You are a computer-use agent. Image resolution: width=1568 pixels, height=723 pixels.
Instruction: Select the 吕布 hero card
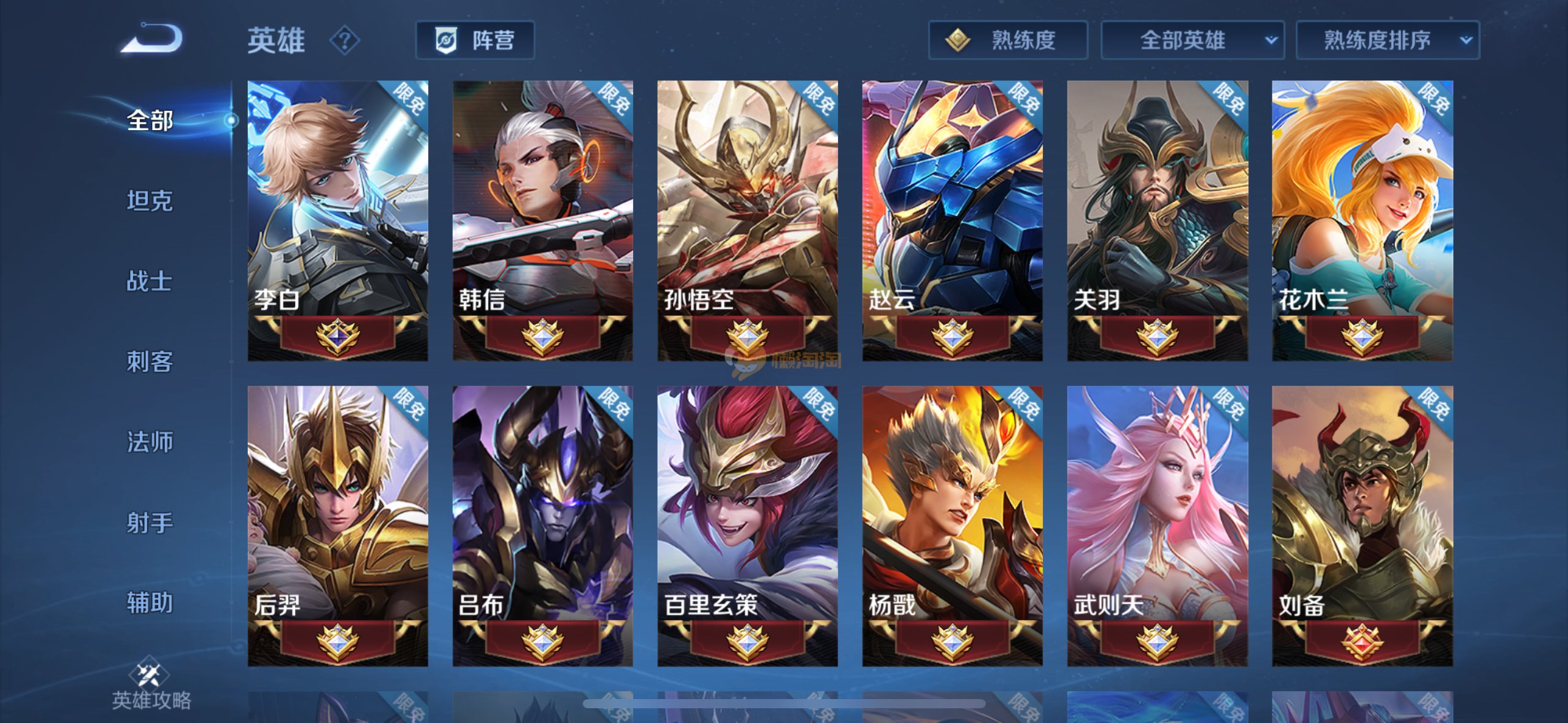(542, 526)
